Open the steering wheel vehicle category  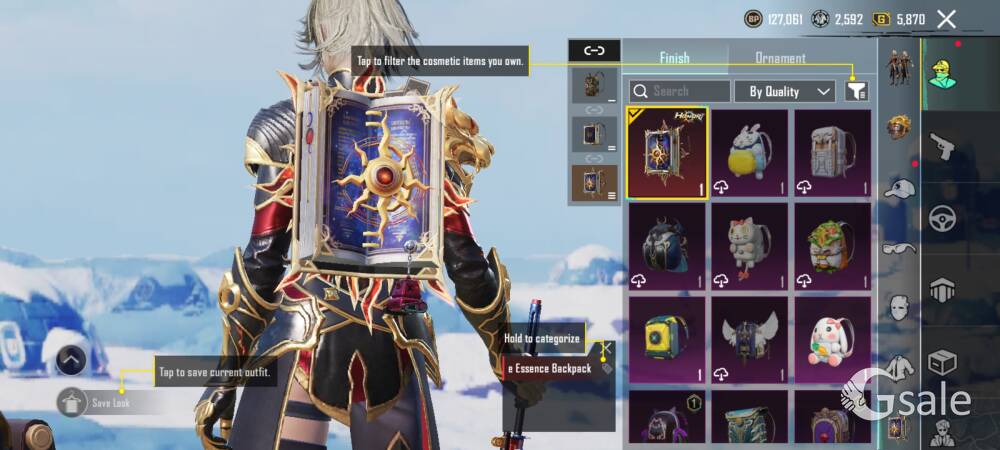tap(943, 219)
